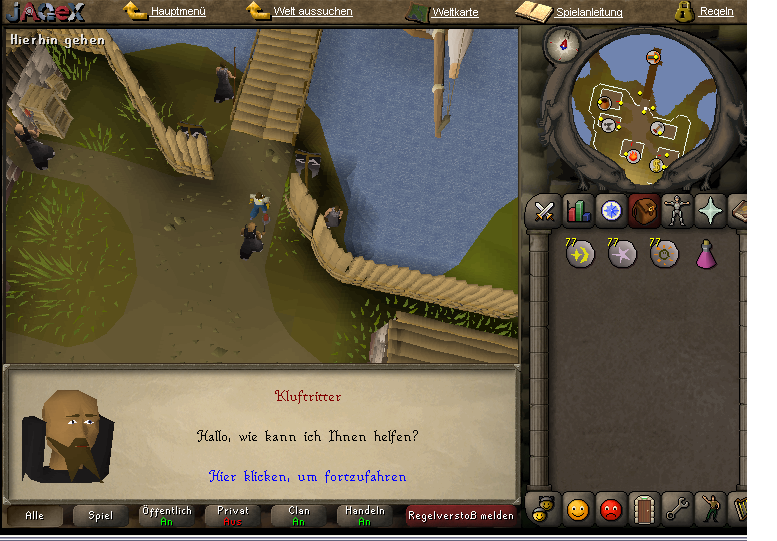The width and height of the screenshot is (777, 541).
Task: Open the combat styles tab with crossed swords
Action: pos(544,211)
